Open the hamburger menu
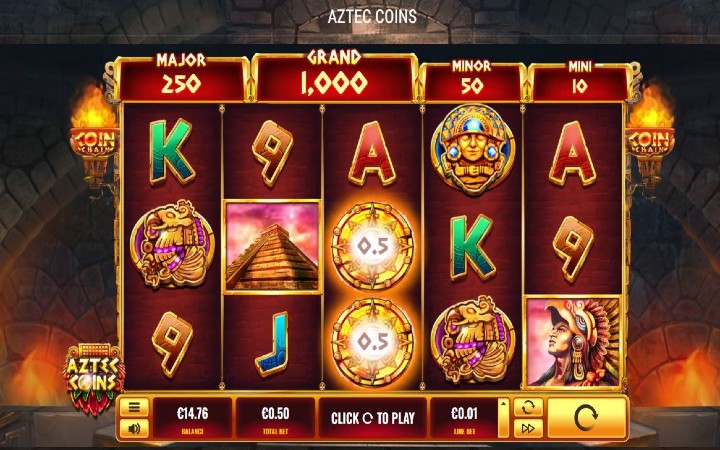 click(x=133, y=407)
